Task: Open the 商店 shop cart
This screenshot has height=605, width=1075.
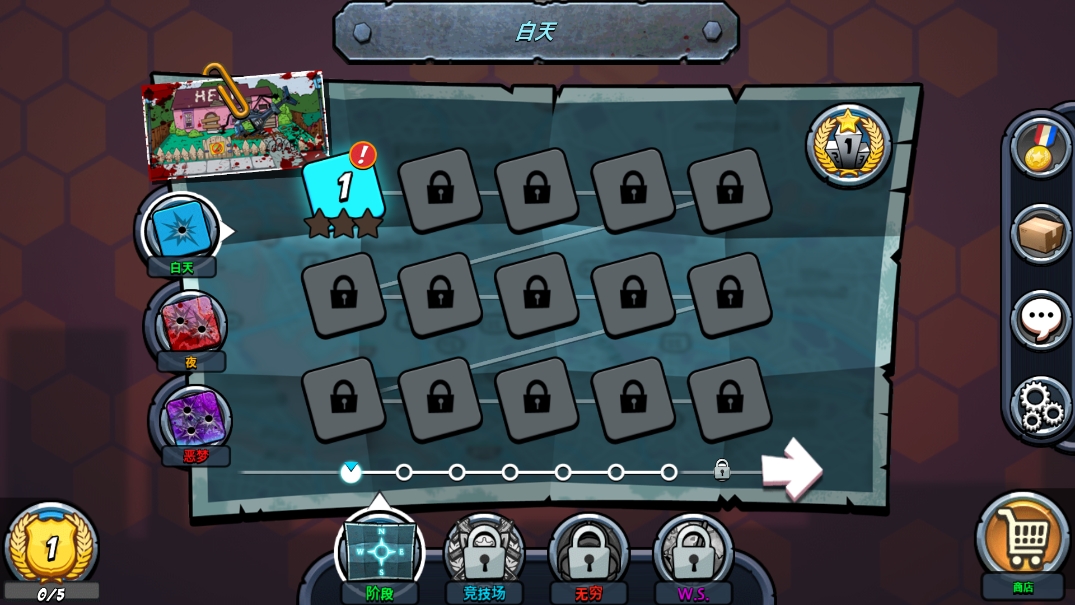Action: [x=1022, y=535]
